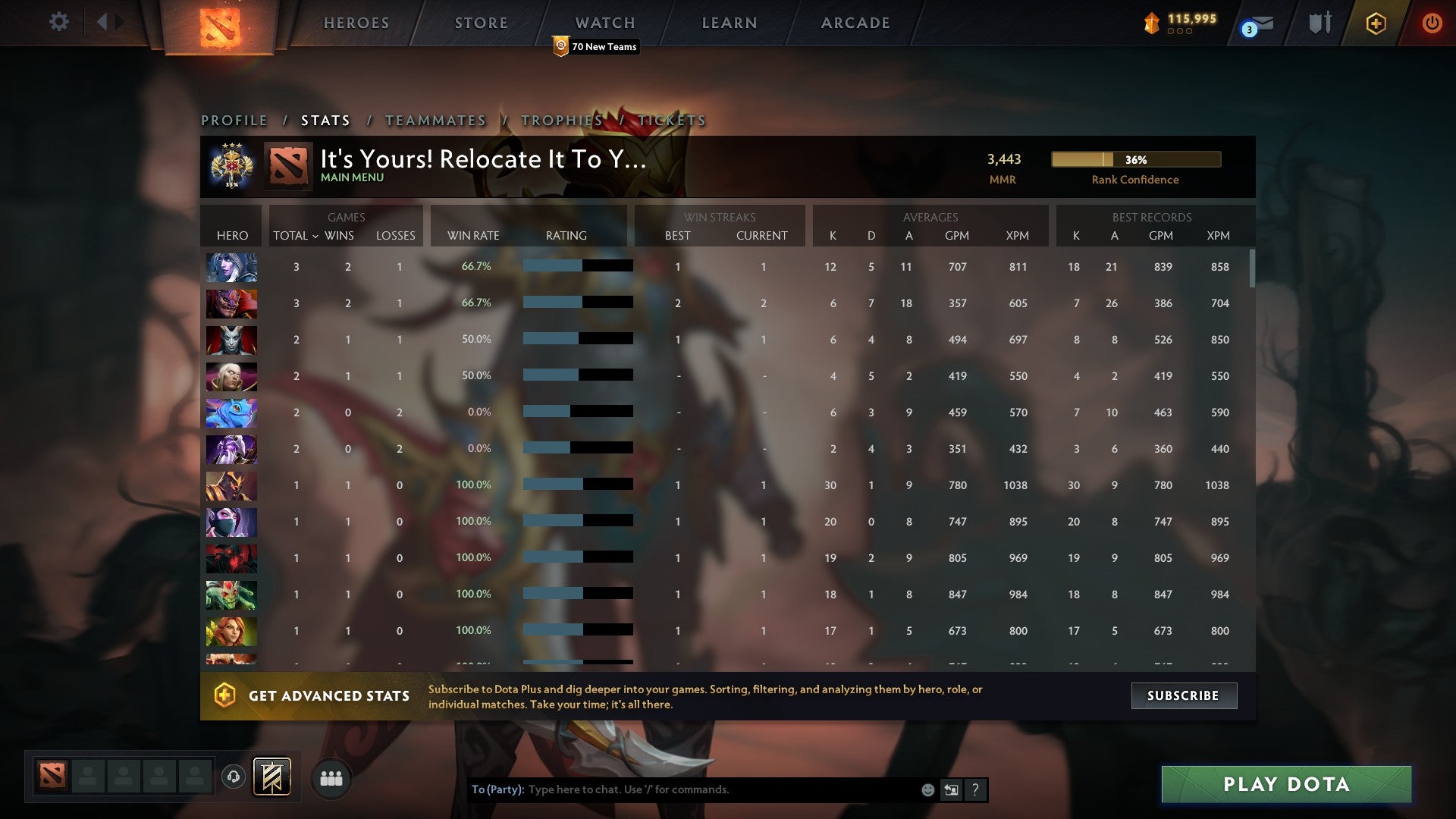
Task: Open the guild banner icon
Action: (273, 778)
